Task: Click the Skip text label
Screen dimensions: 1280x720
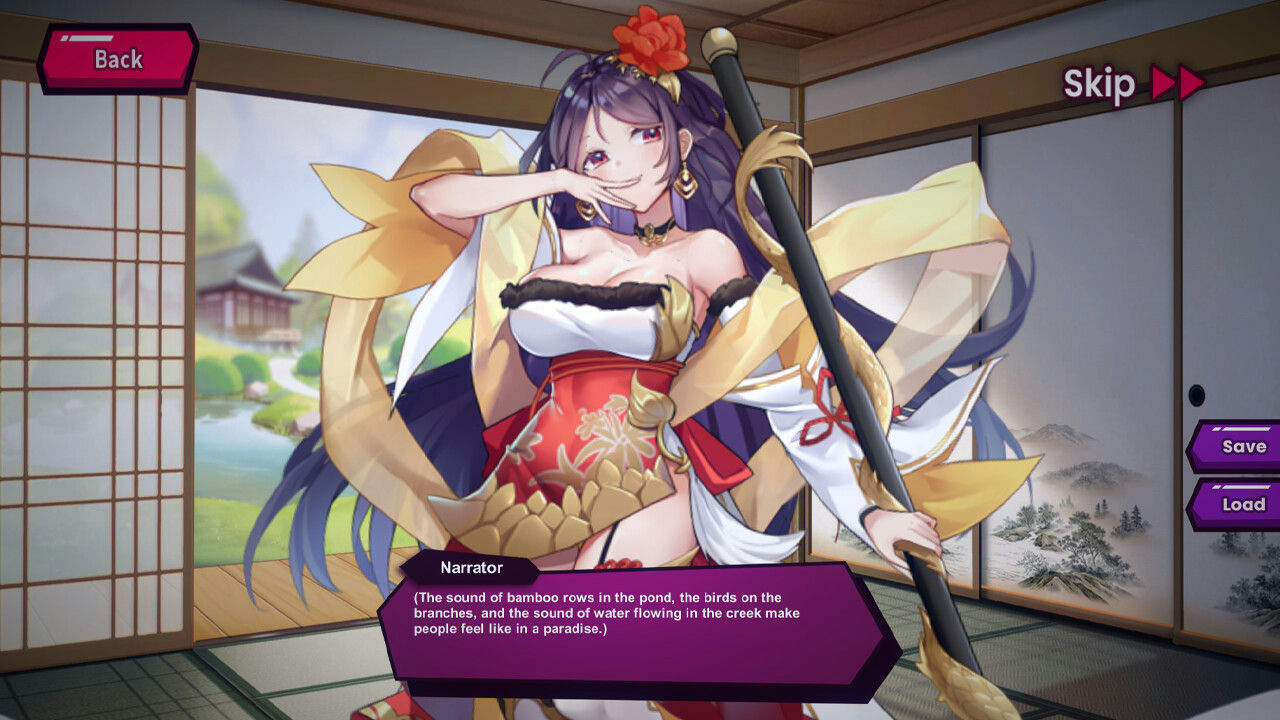Action: pos(1100,84)
